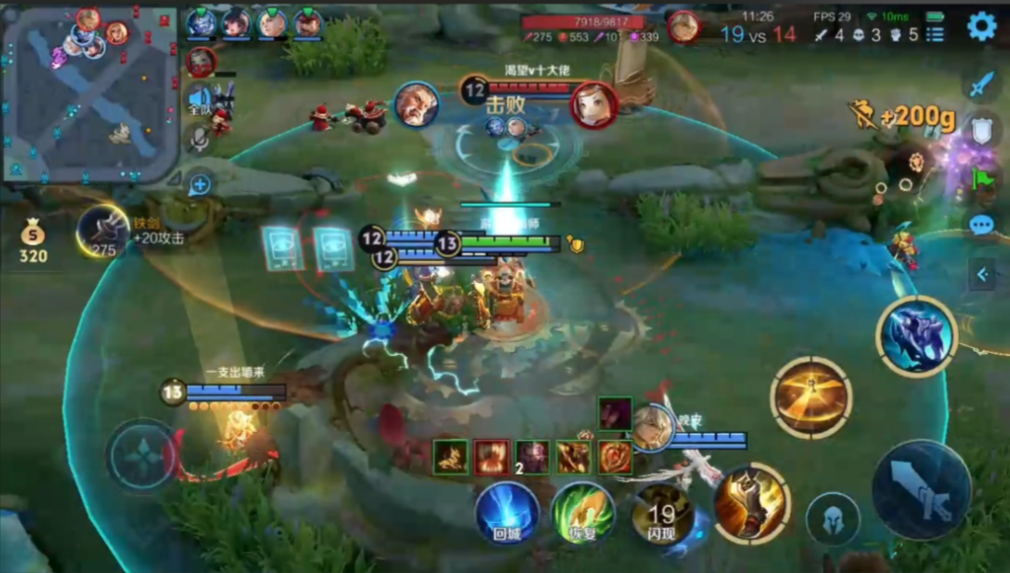This screenshot has height=573, width=1010.
Task: Buy the suggested 铁剑 for 275 gold
Action: click(x=103, y=232)
